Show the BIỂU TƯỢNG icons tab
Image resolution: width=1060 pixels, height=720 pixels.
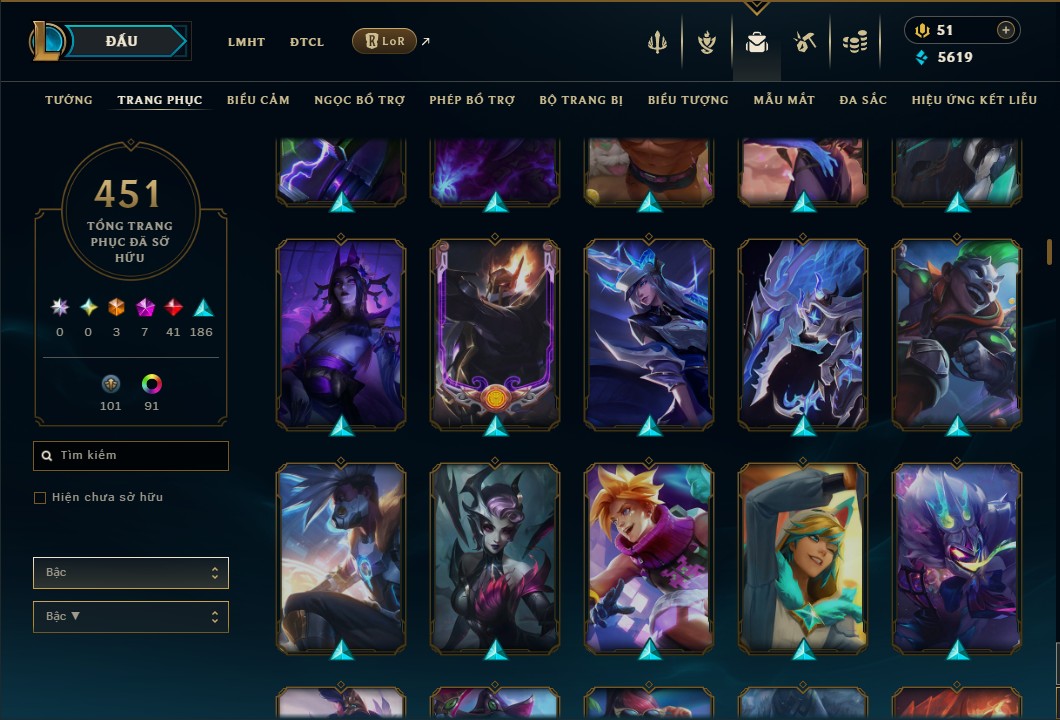pos(688,100)
